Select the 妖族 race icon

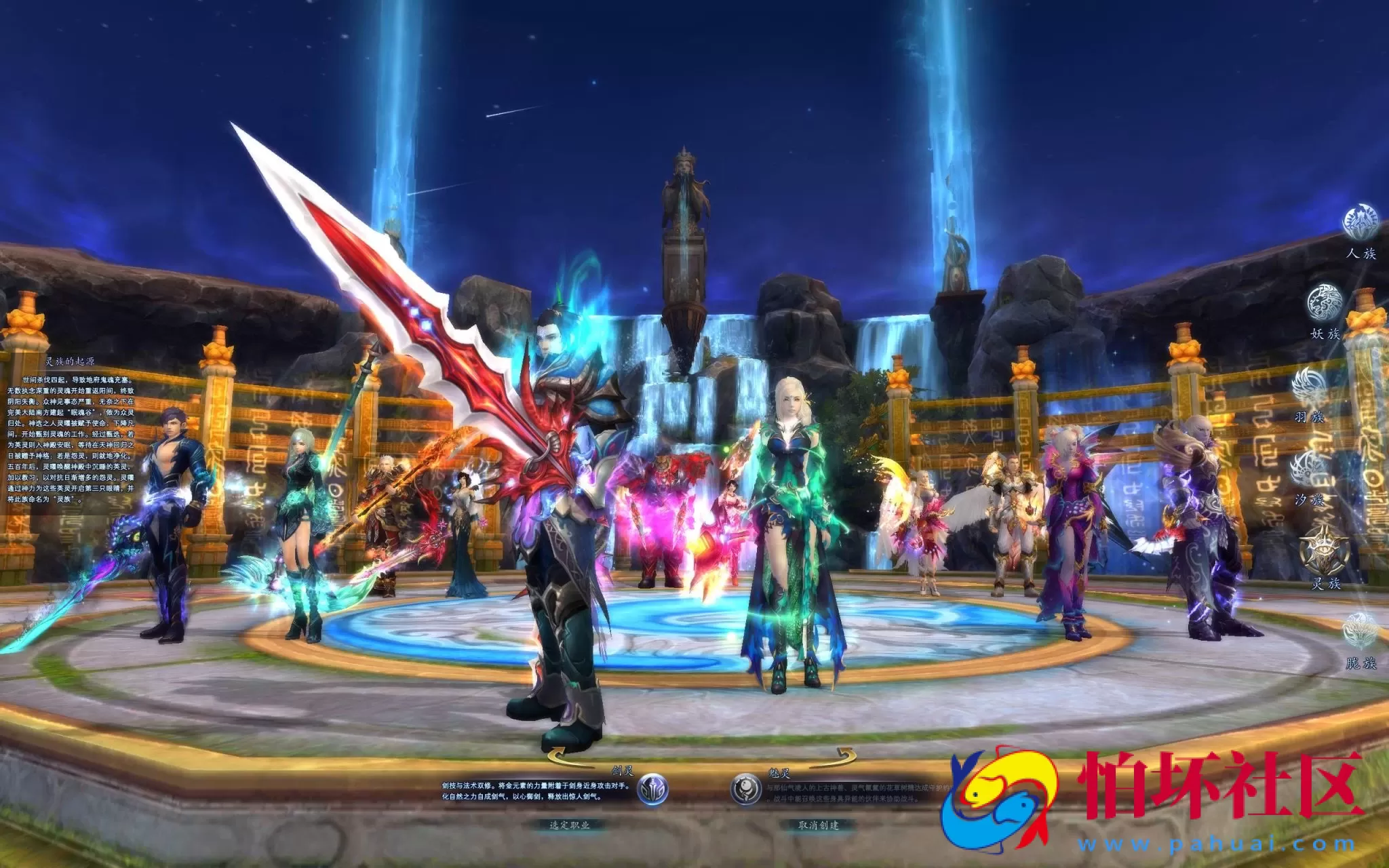[1327, 303]
